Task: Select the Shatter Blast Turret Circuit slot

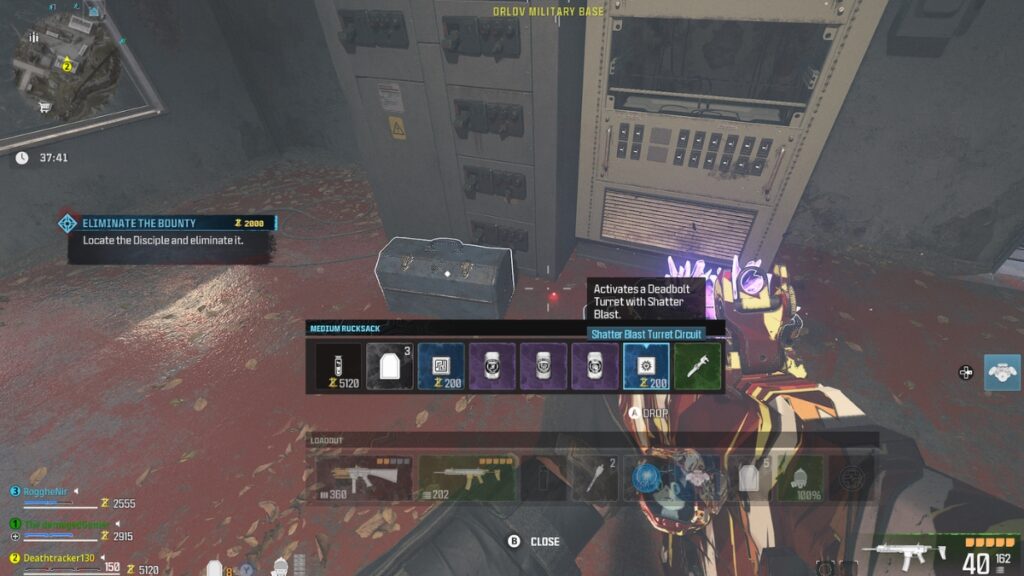Action: [x=646, y=367]
